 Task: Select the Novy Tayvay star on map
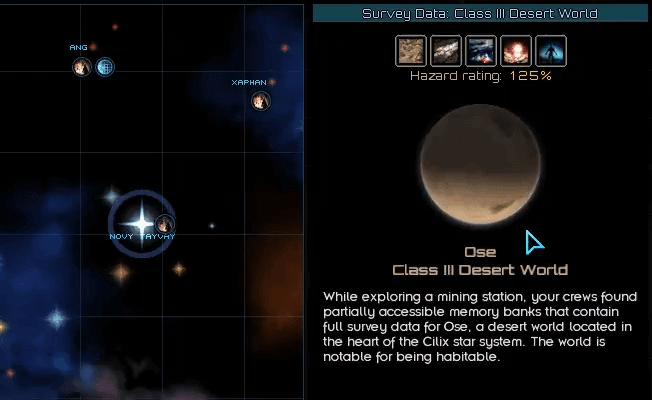[x=140, y=222]
